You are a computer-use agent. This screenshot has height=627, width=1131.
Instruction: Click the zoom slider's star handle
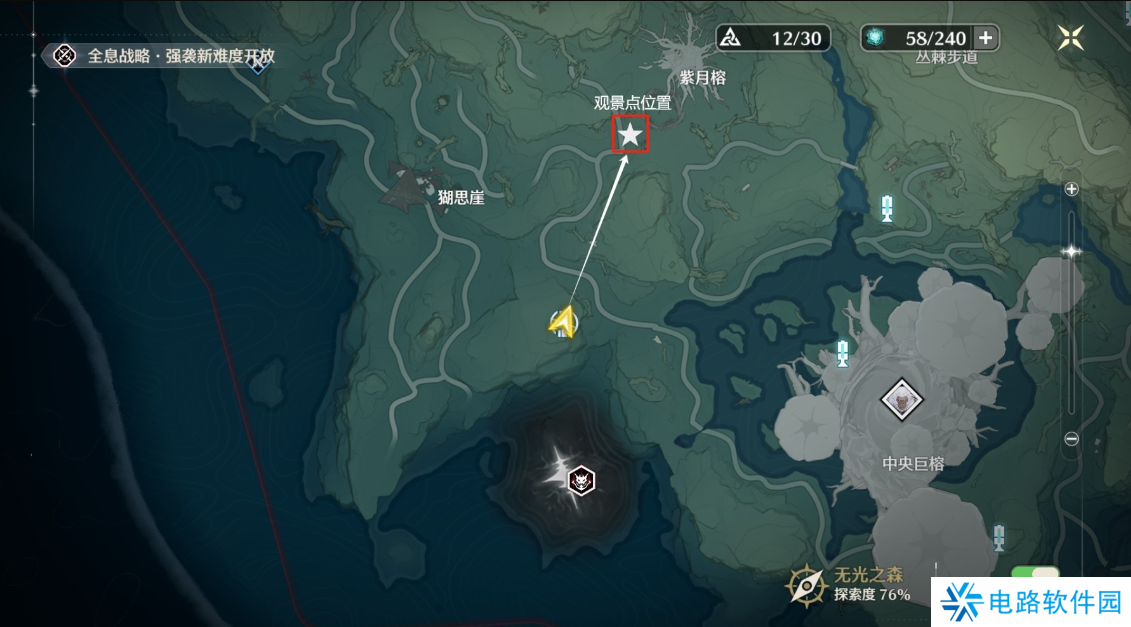(1072, 252)
